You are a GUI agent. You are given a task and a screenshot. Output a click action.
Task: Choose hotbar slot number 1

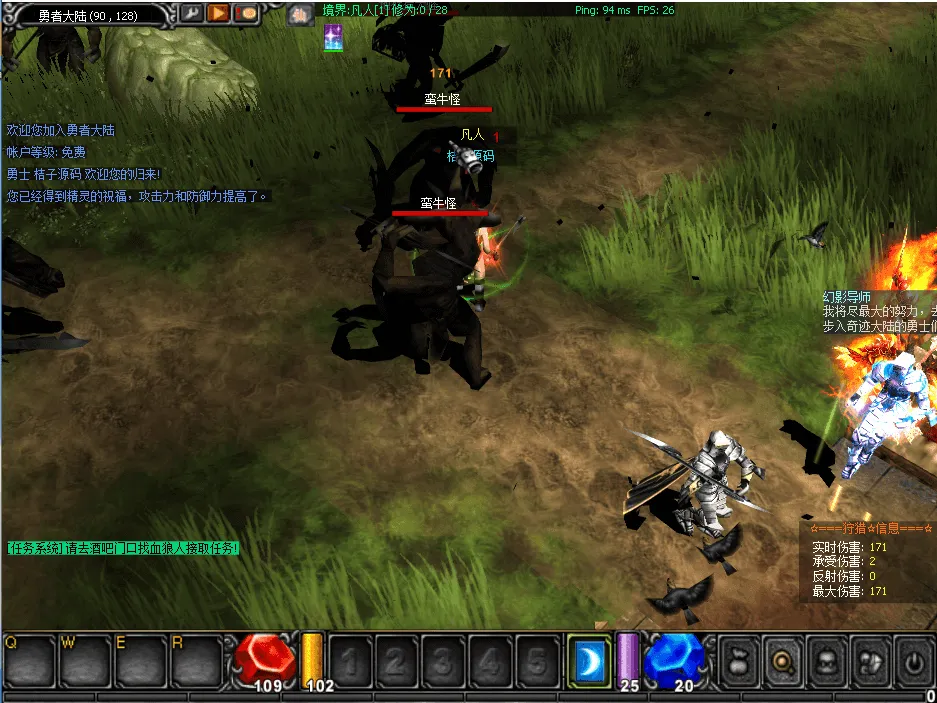(350, 661)
